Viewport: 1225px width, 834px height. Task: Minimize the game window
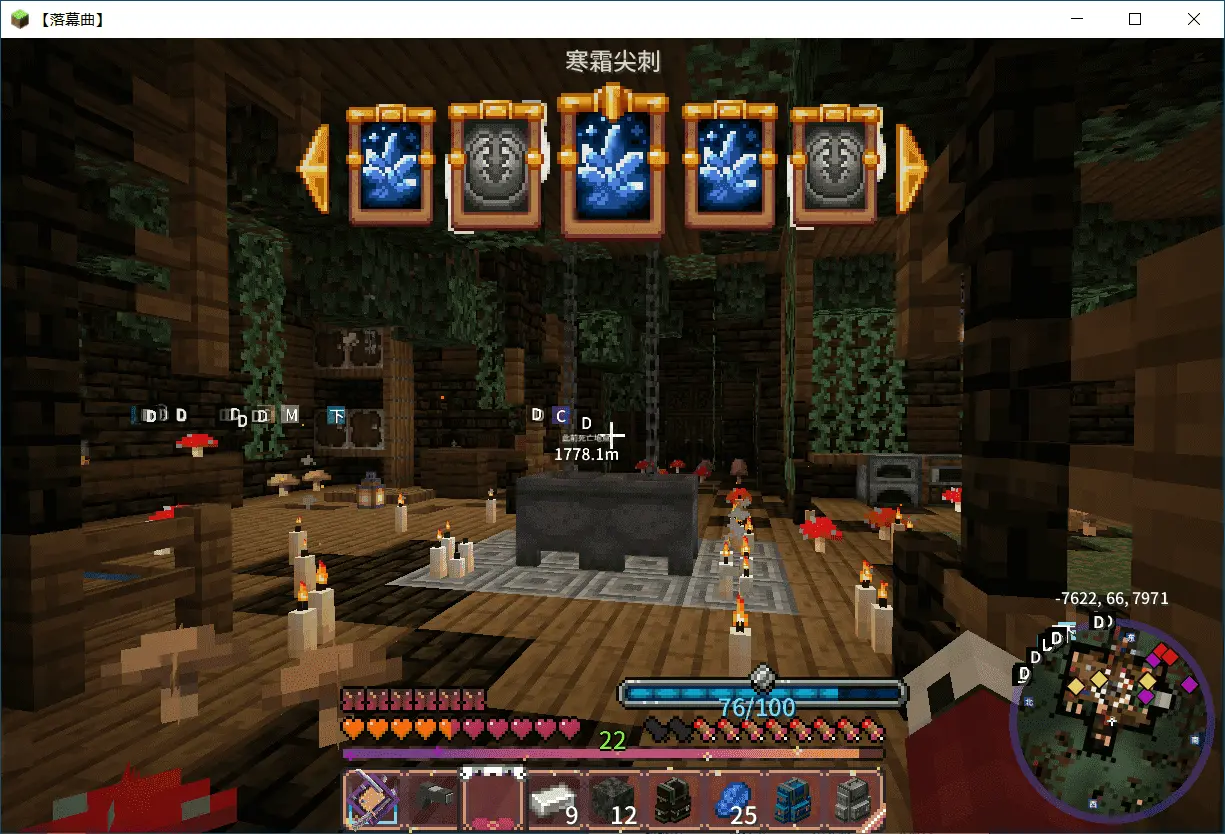(x=1077, y=19)
